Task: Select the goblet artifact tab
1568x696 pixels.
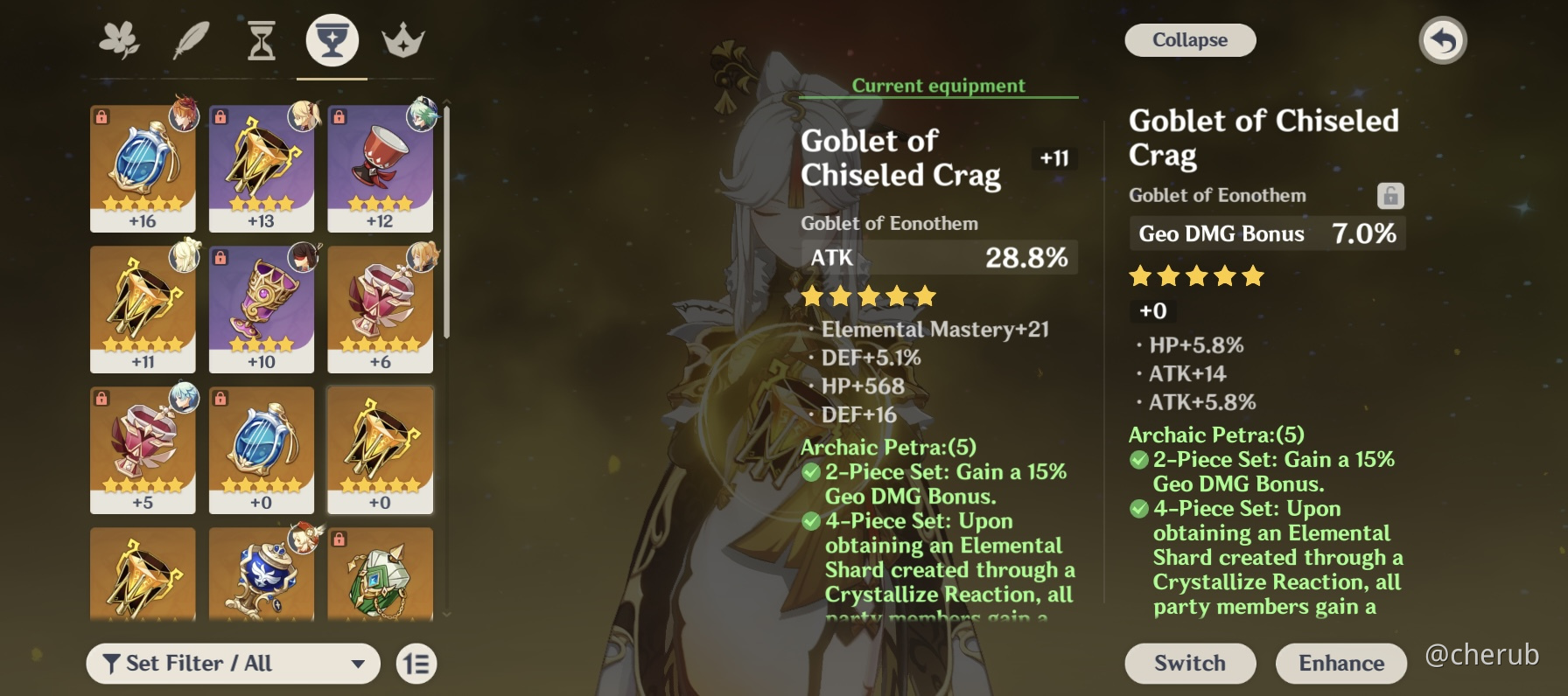Action: click(332, 41)
